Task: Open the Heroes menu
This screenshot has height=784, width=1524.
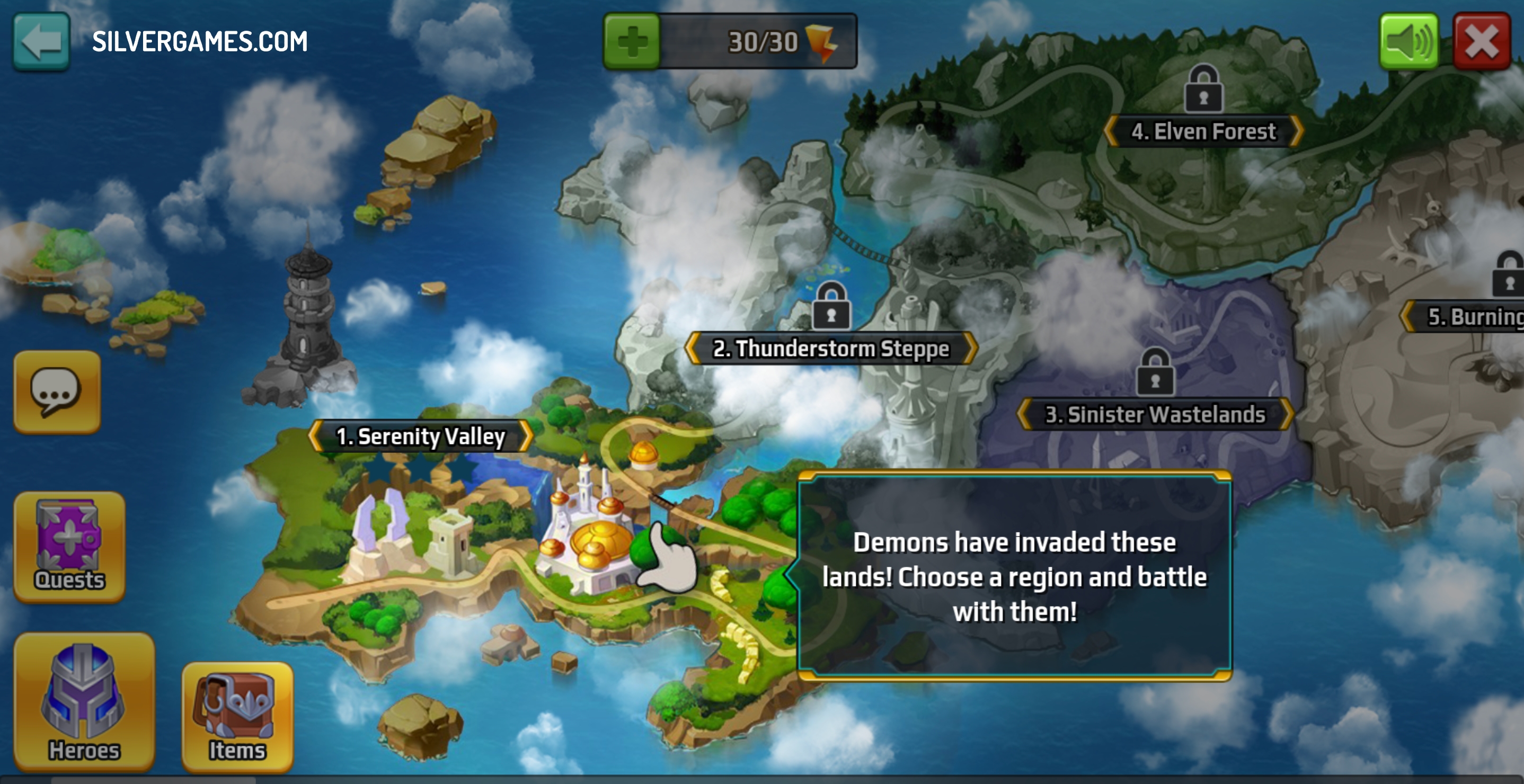Action: tap(84, 701)
